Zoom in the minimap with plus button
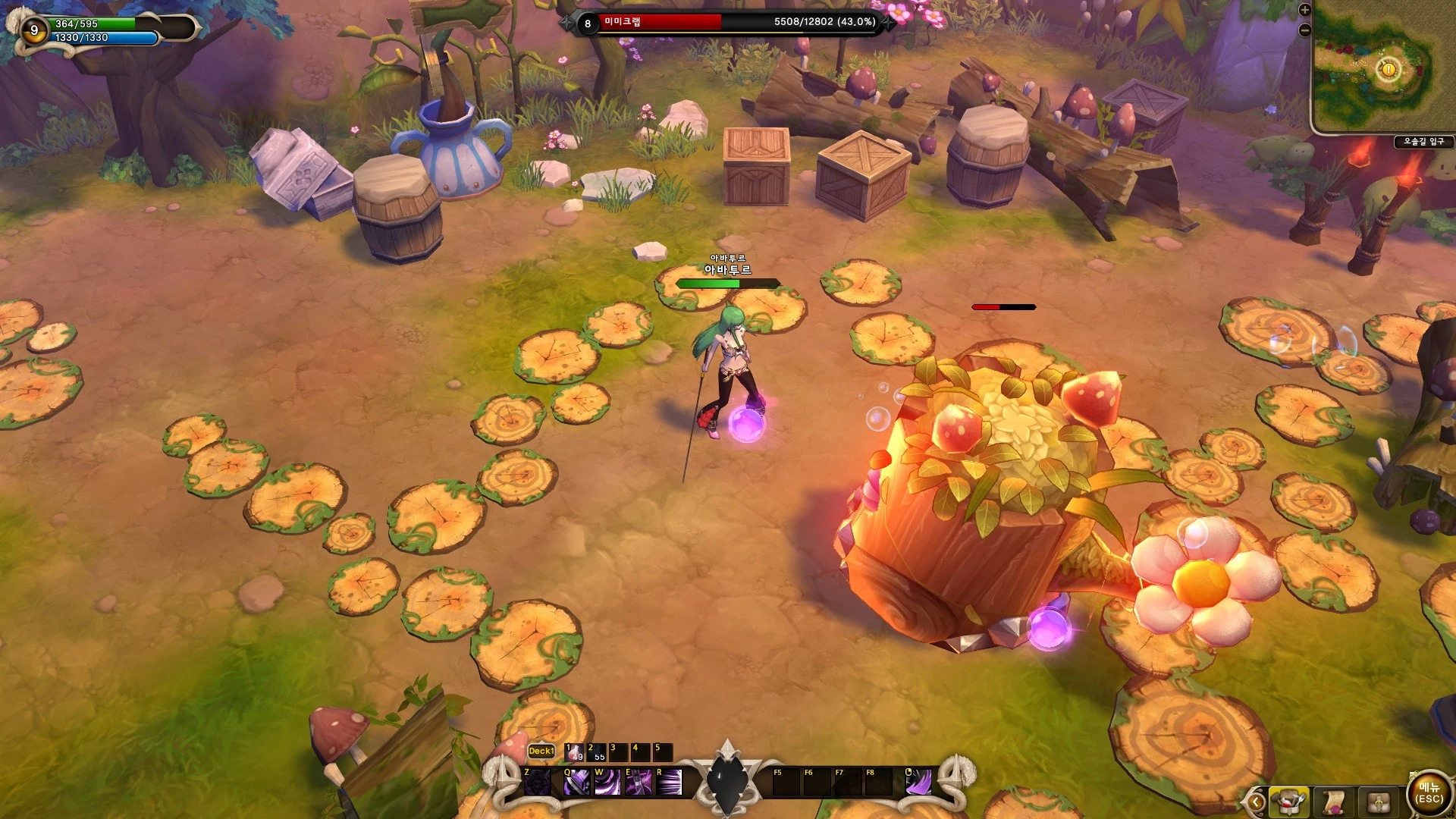This screenshot has width=1456, height=819. [x=1304, y=10]
